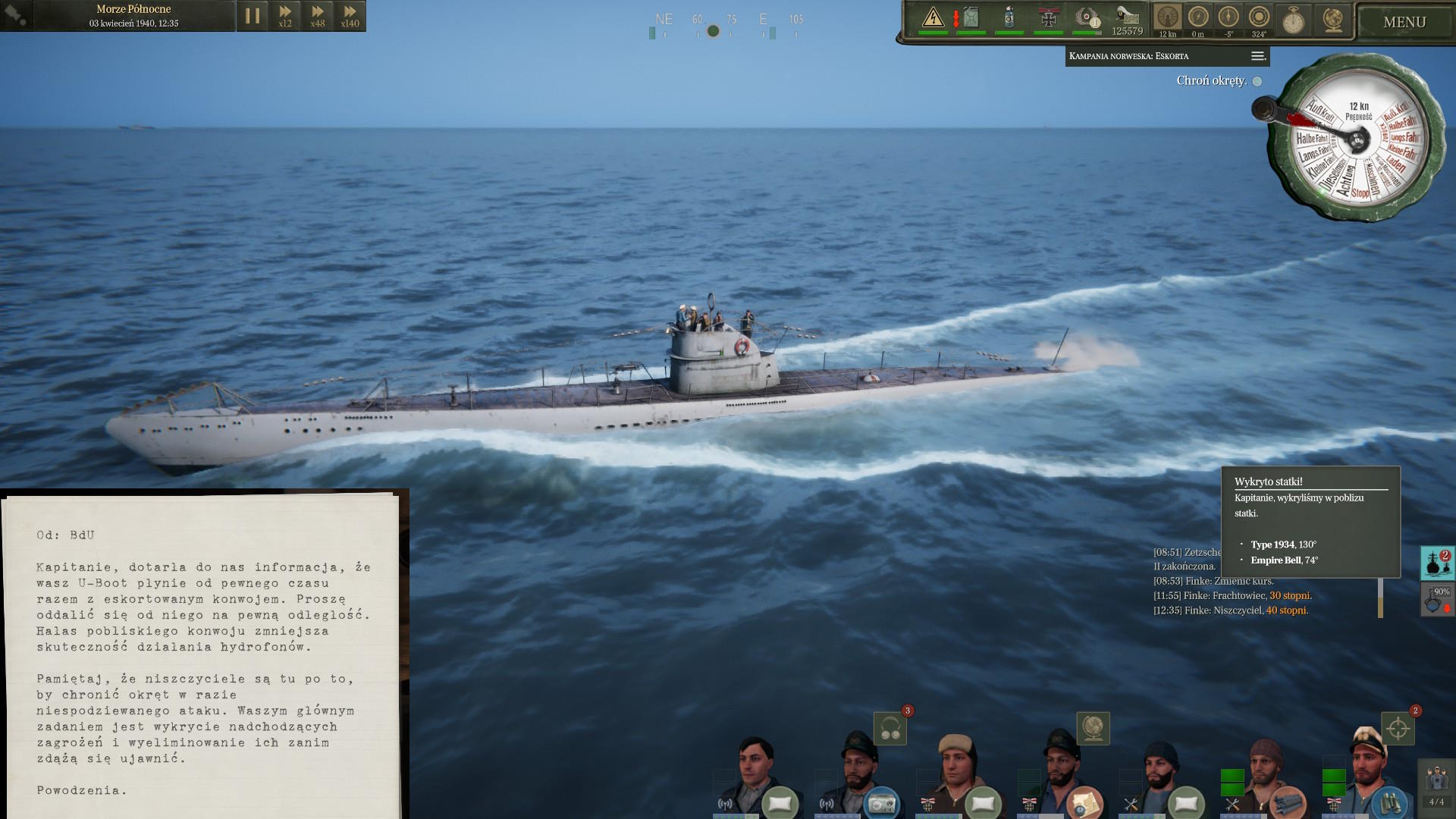This screenshot has height=819, width=1456.
Task: Set time acceleration to x140
Action: pos(350,16)
